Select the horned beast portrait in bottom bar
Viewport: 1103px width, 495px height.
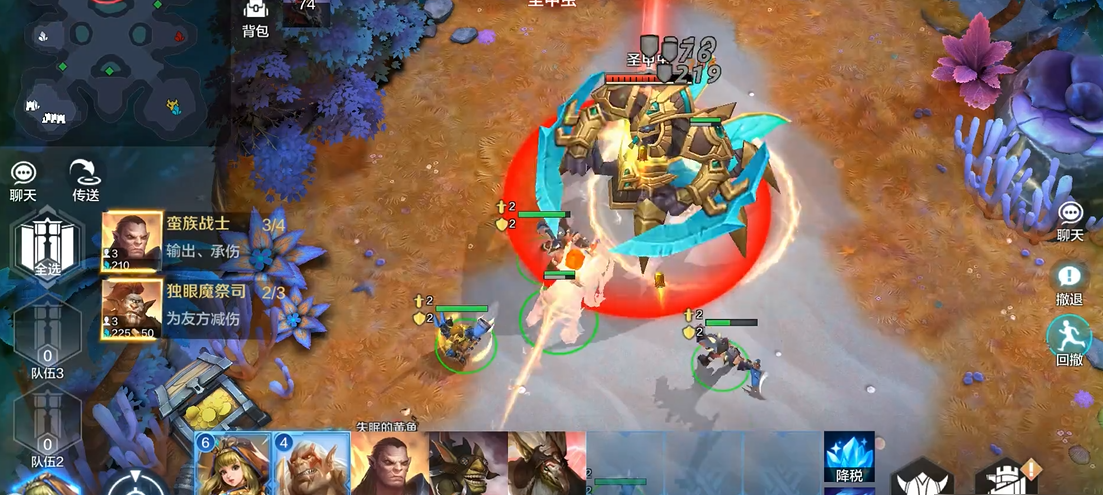point(545,465)
